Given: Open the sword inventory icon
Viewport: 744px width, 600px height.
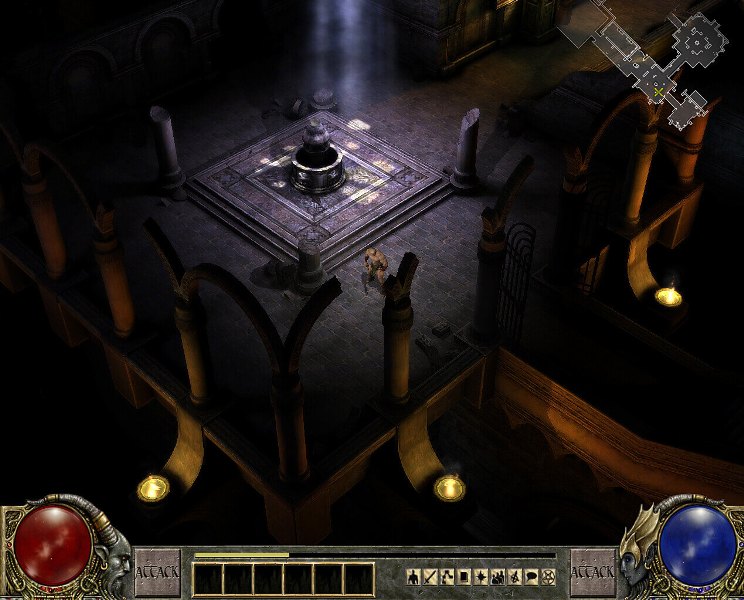Looking at the screenshot, I should 431,576.
